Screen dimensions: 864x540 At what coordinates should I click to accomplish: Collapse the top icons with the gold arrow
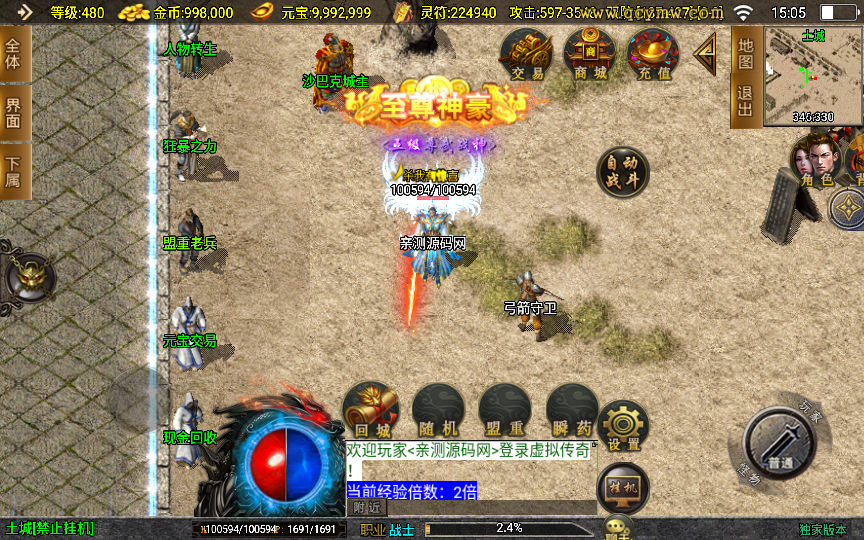pos(706,53)
